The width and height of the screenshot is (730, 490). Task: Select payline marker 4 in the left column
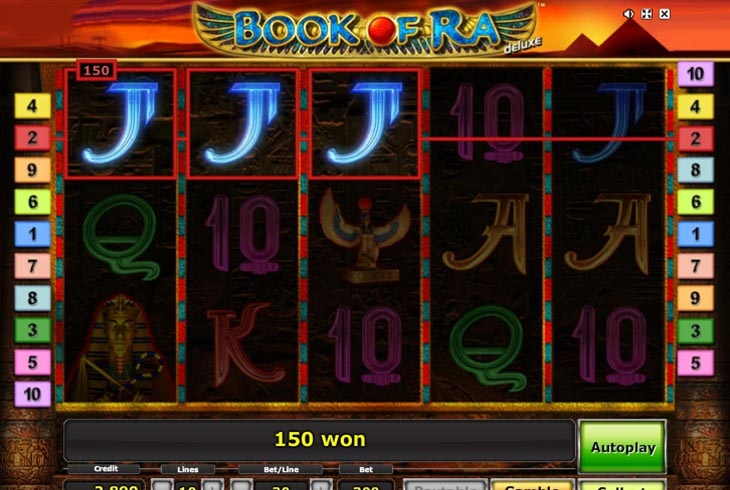32,106
